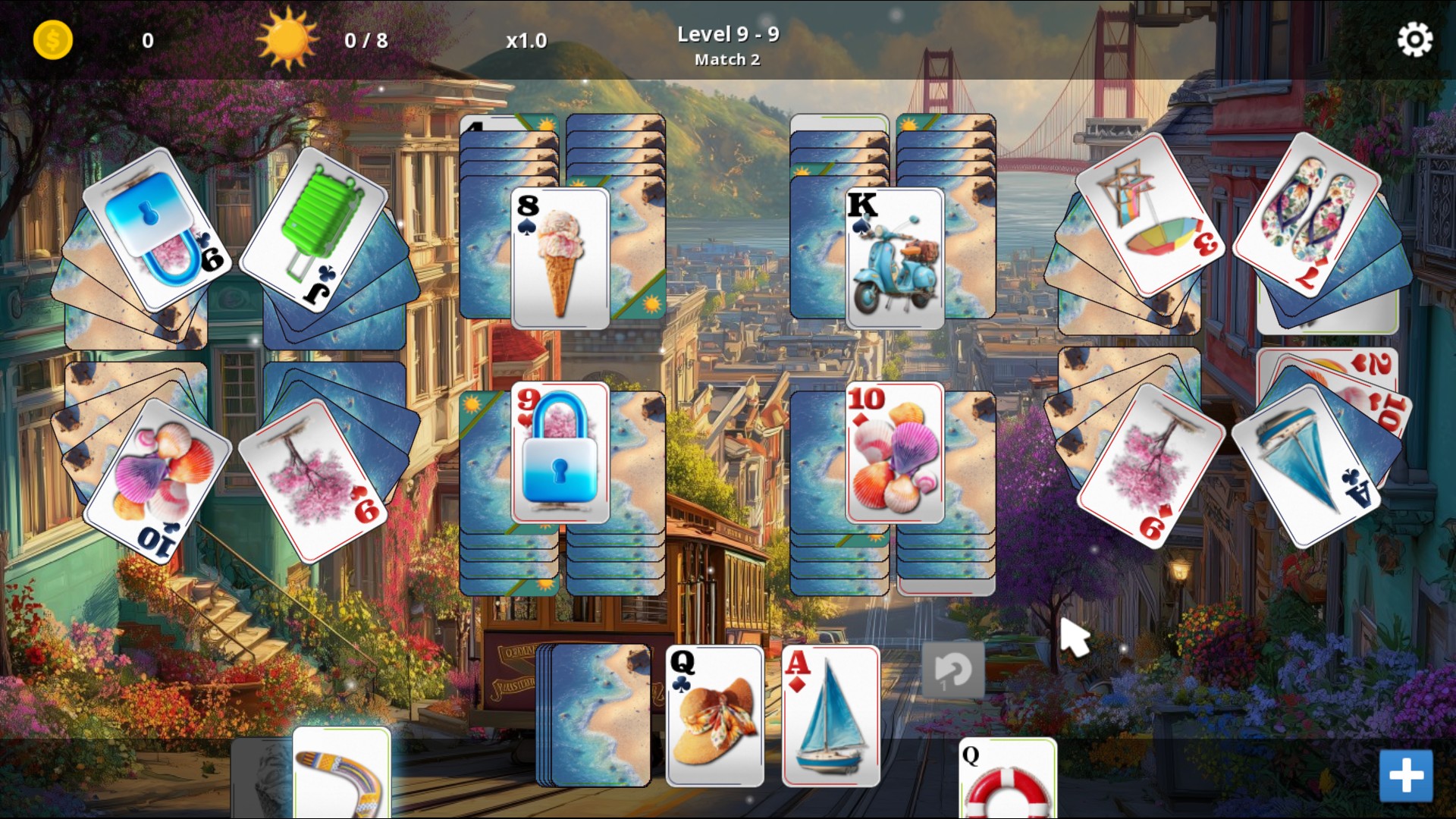Select the 7 of hearts flip-flops card
The image size is (1456, 819).
(x=1307, y=214)
